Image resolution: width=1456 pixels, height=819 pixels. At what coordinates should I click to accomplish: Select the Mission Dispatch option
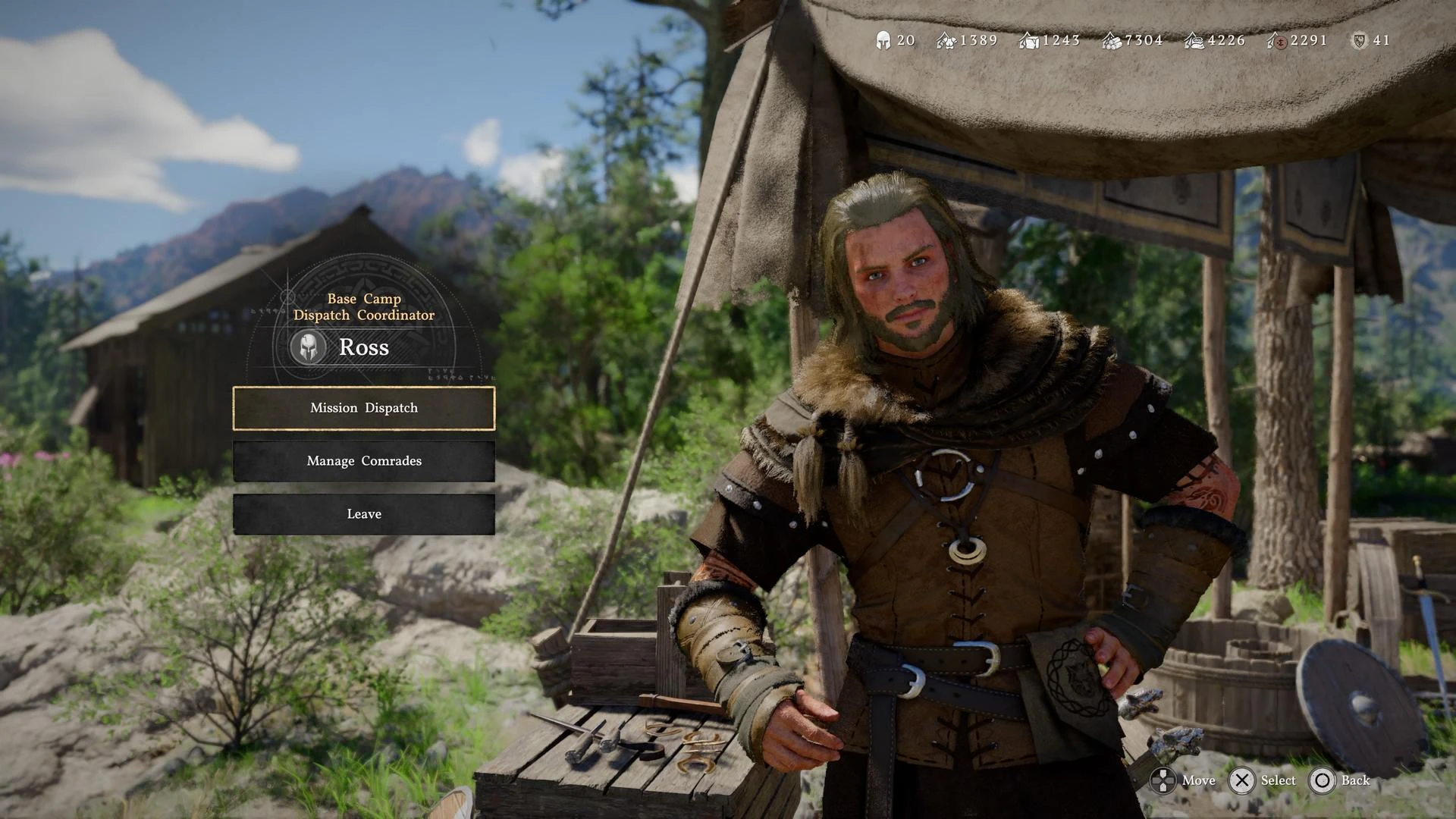(364, 408)
